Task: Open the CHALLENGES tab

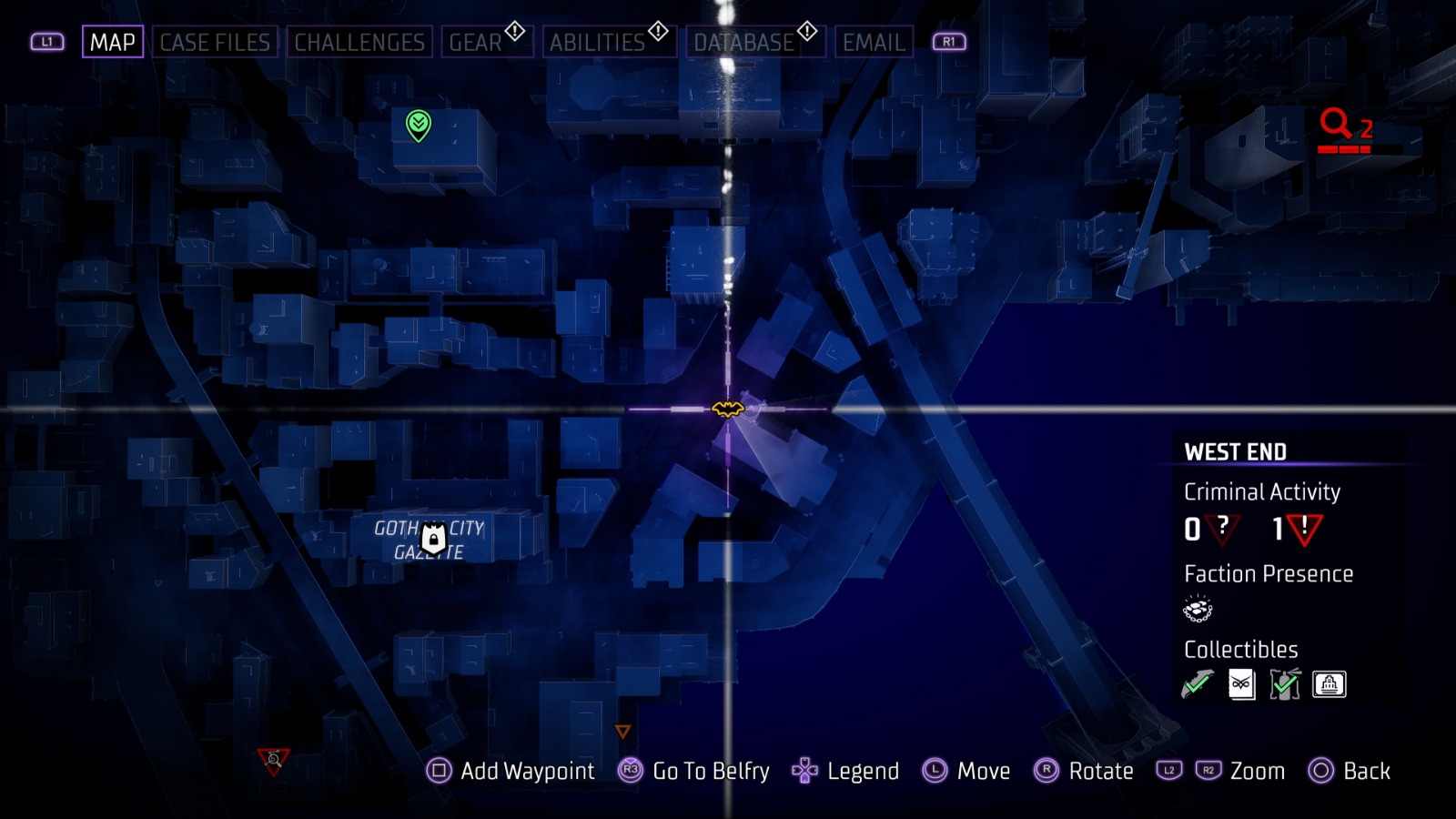Action: coord(360,41)
